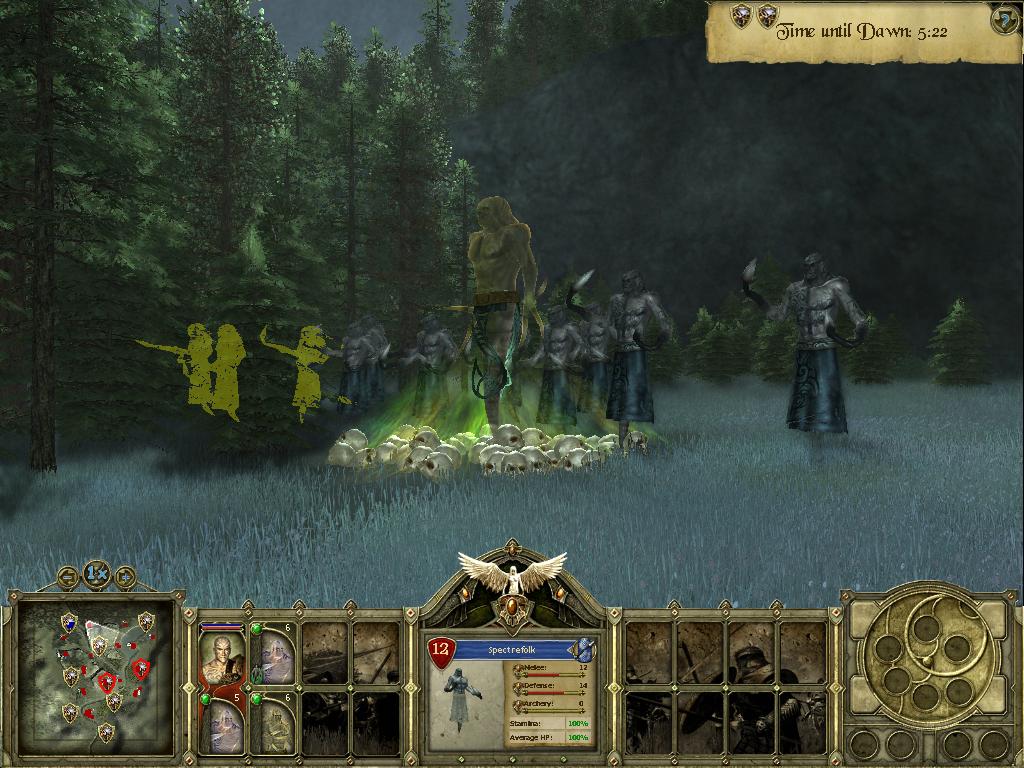
Task: Click the Spectrefolk unit name banner
Action: click(515, 650)
